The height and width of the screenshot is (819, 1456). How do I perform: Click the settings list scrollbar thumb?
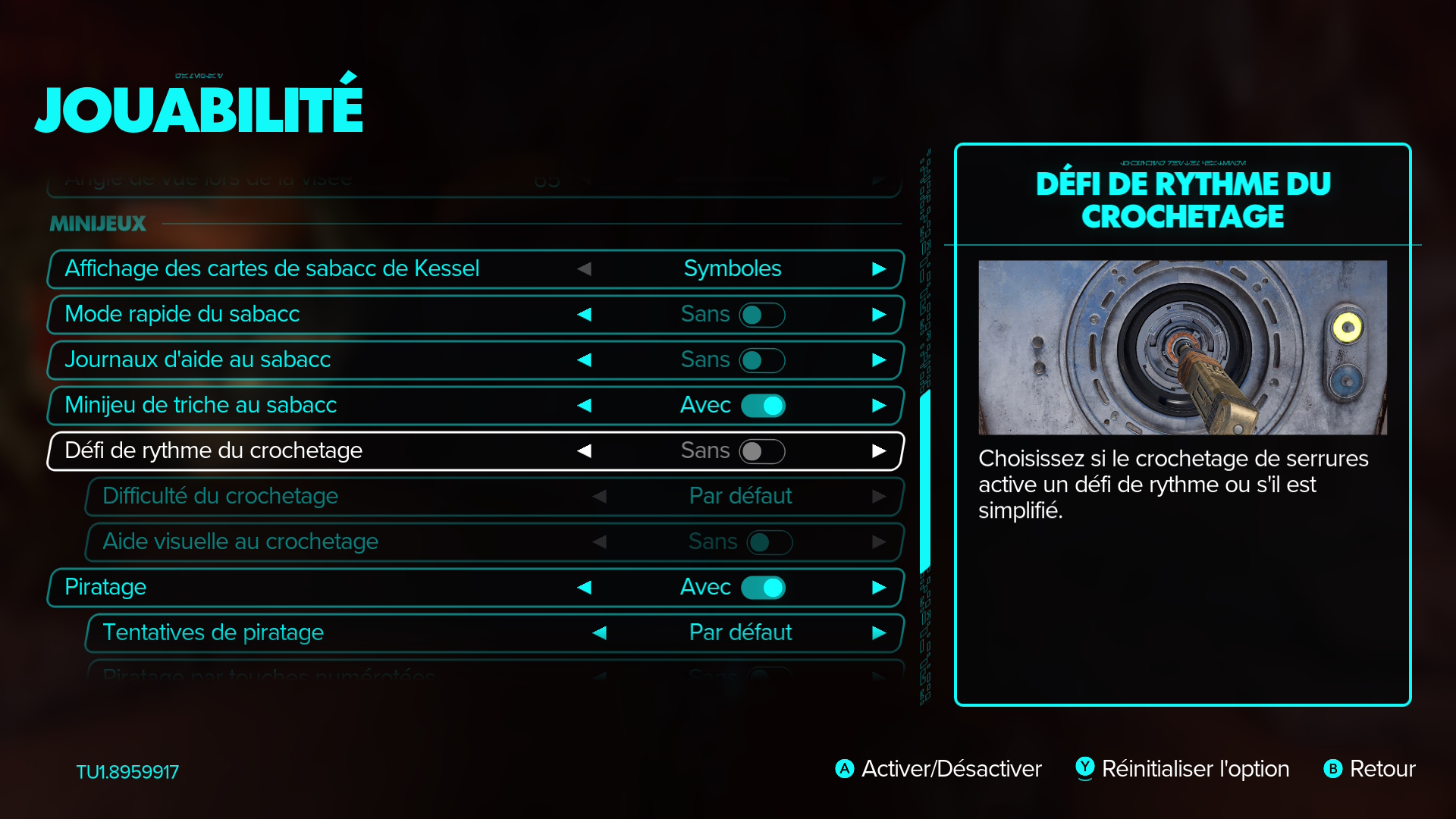[x=924, y=482]
